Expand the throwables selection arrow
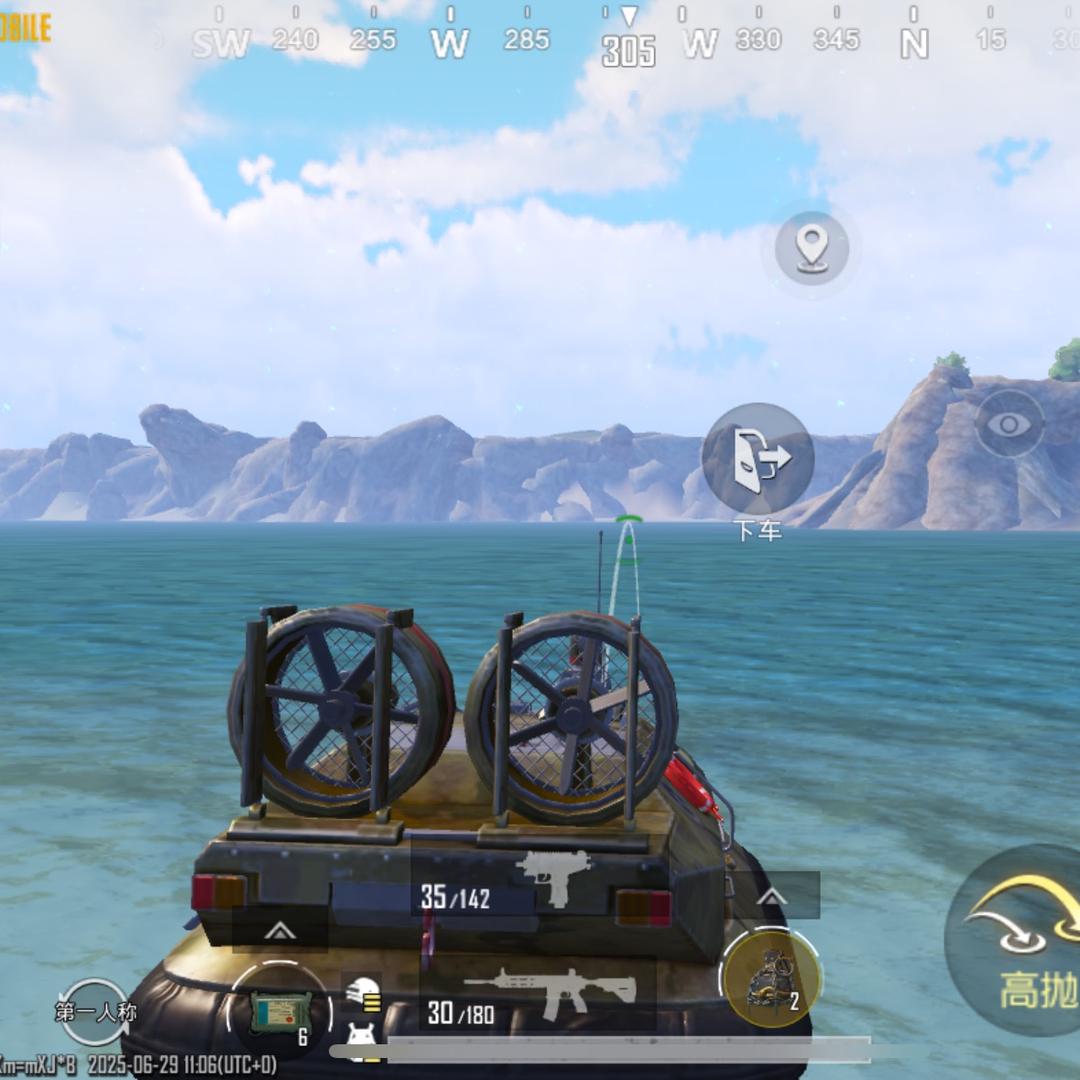Viewport: 1080px width, 1080px height. click(x=771, y=896)
